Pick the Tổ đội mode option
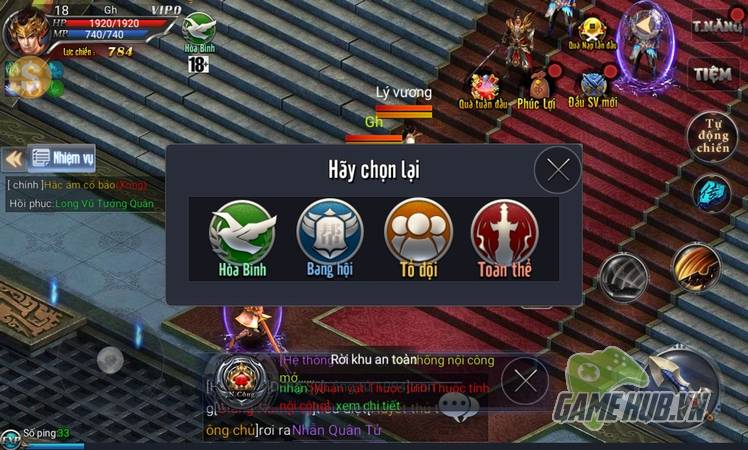This screenshot has width=748, height=450. [417, 236]
